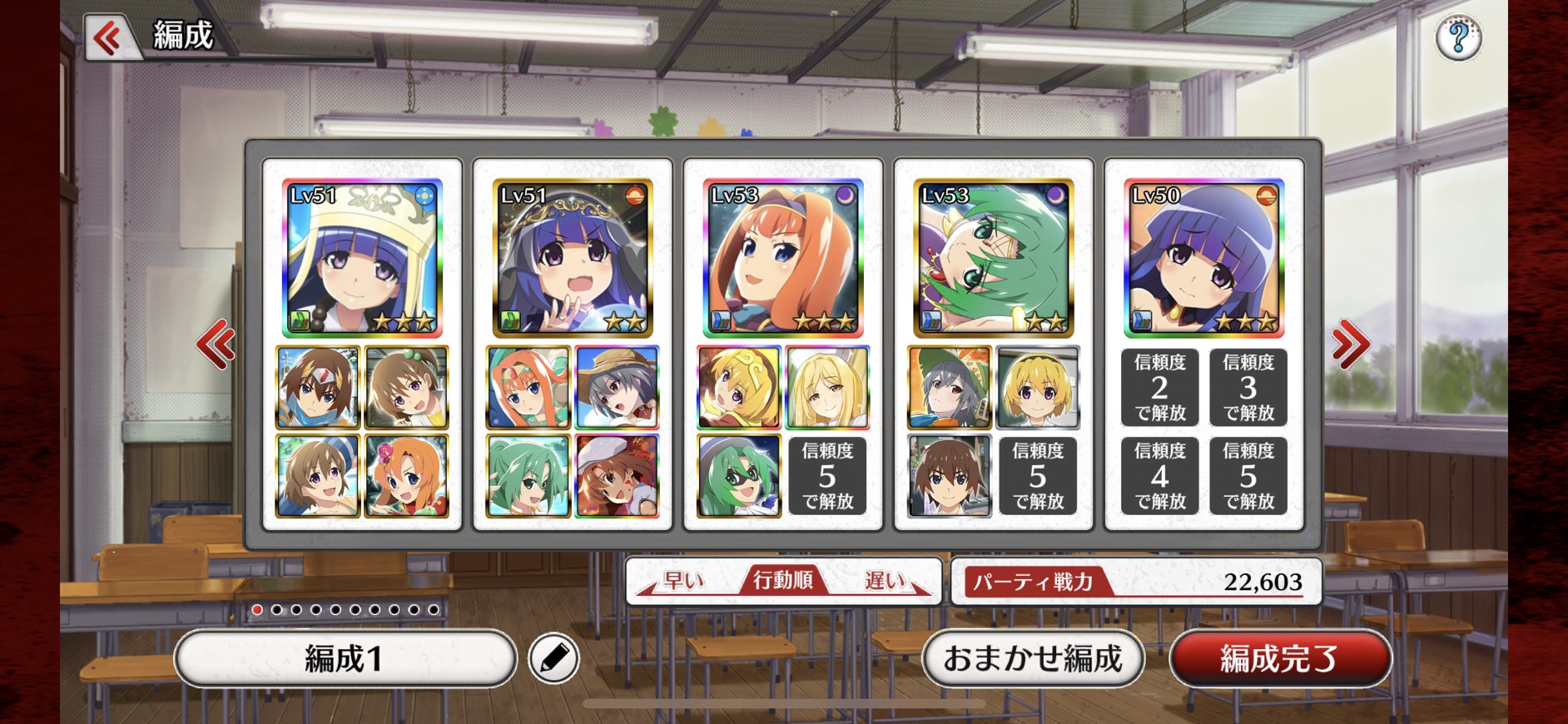Select the Lv51 dark-veiled character card
This screenshot has width=1568, height=724.
tap(573, 258)
